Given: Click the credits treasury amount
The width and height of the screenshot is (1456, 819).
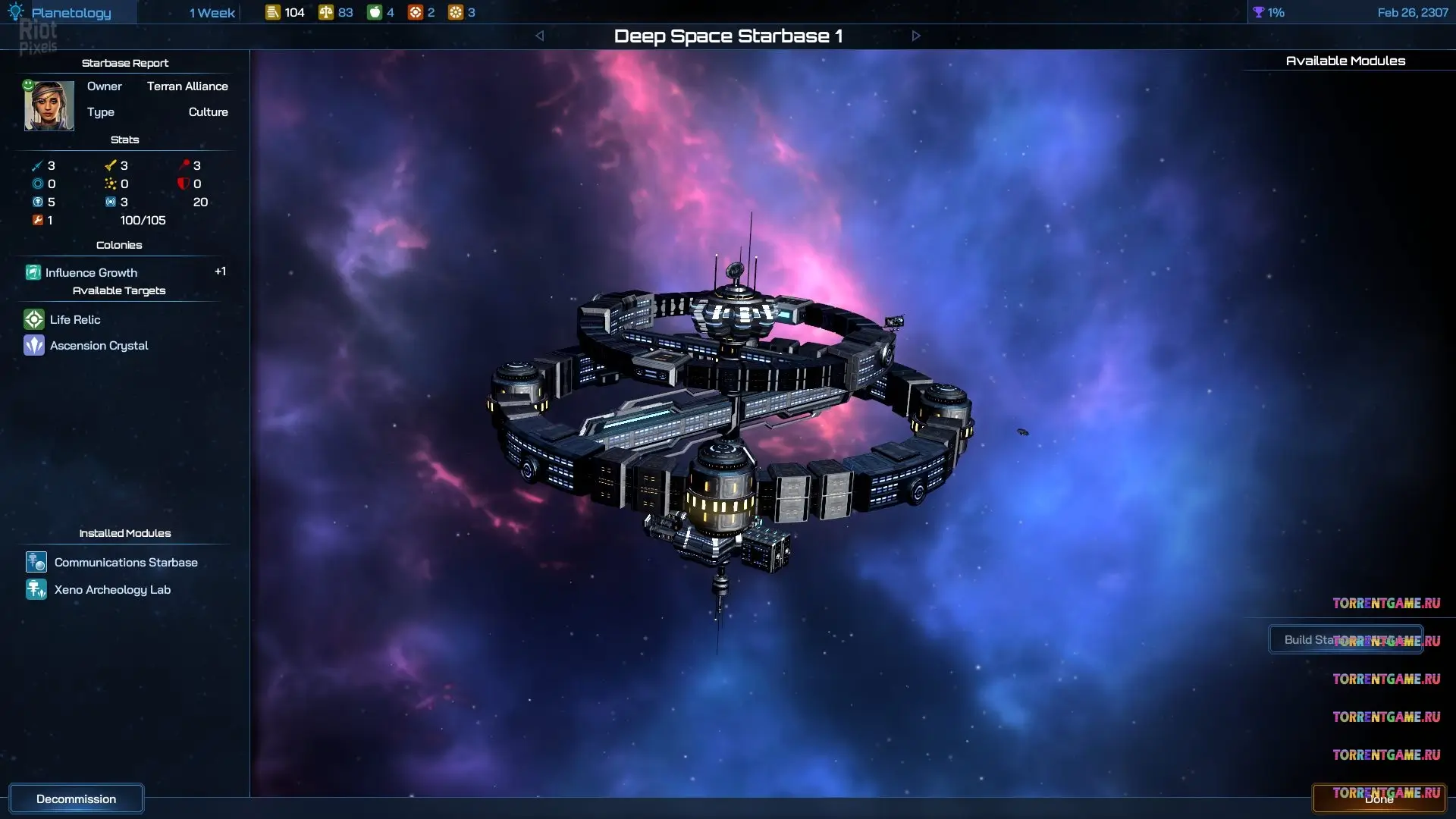Looking at the screenshot, I should tap(285, 13).
